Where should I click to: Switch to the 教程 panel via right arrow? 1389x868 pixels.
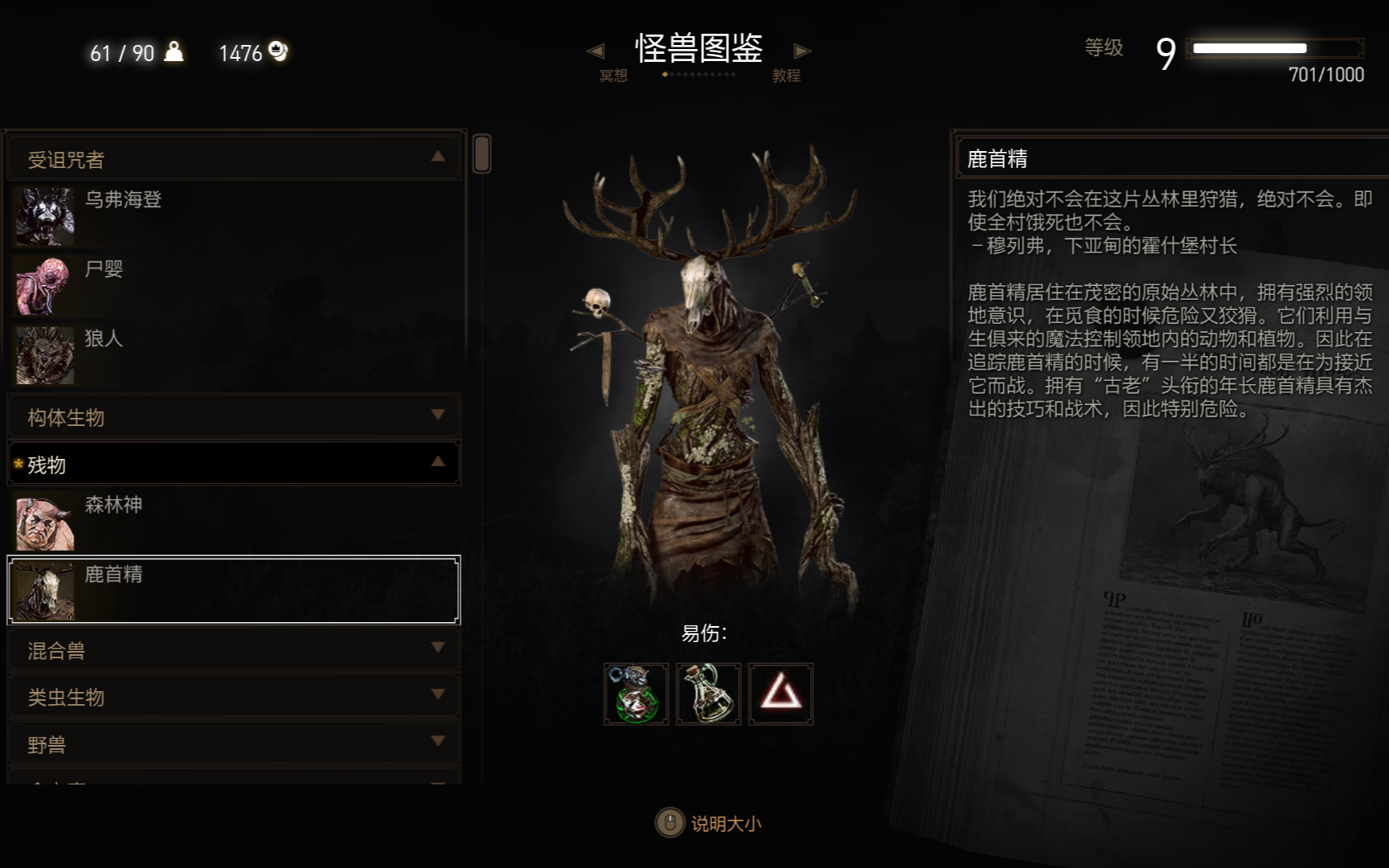[801, 51]
